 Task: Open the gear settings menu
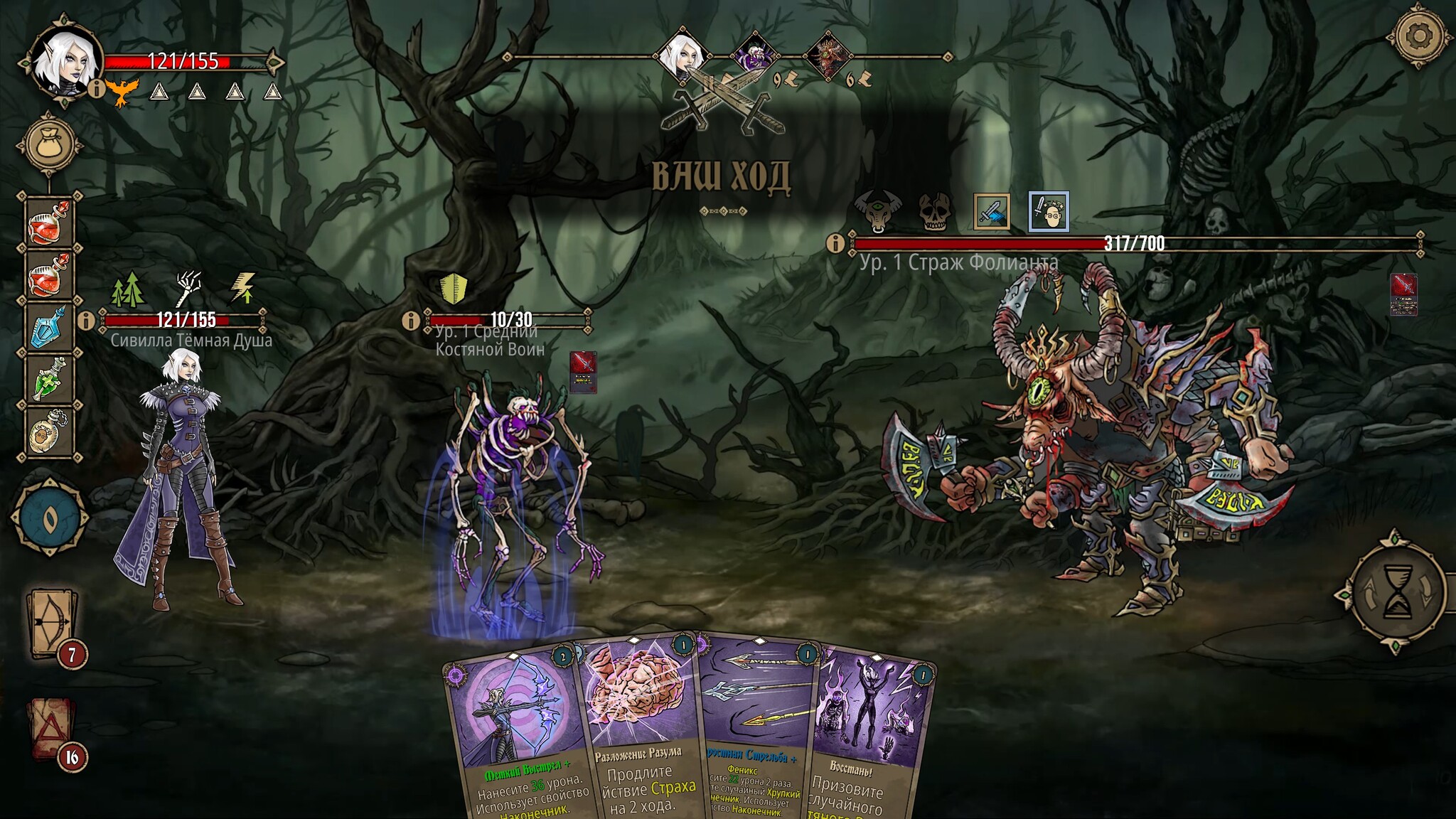[x=1420, y=36]
